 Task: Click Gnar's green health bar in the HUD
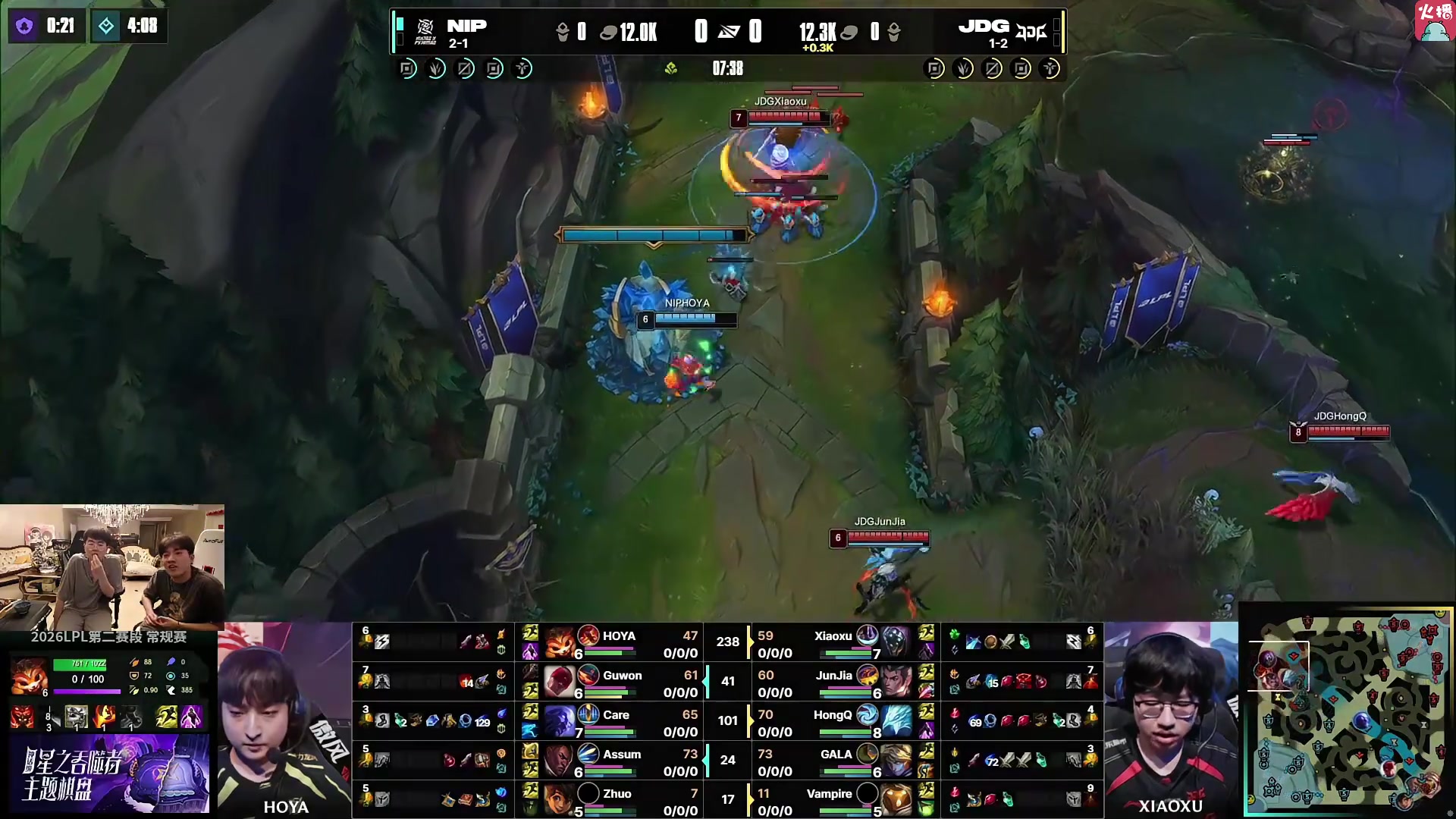(x=80, y=664)
